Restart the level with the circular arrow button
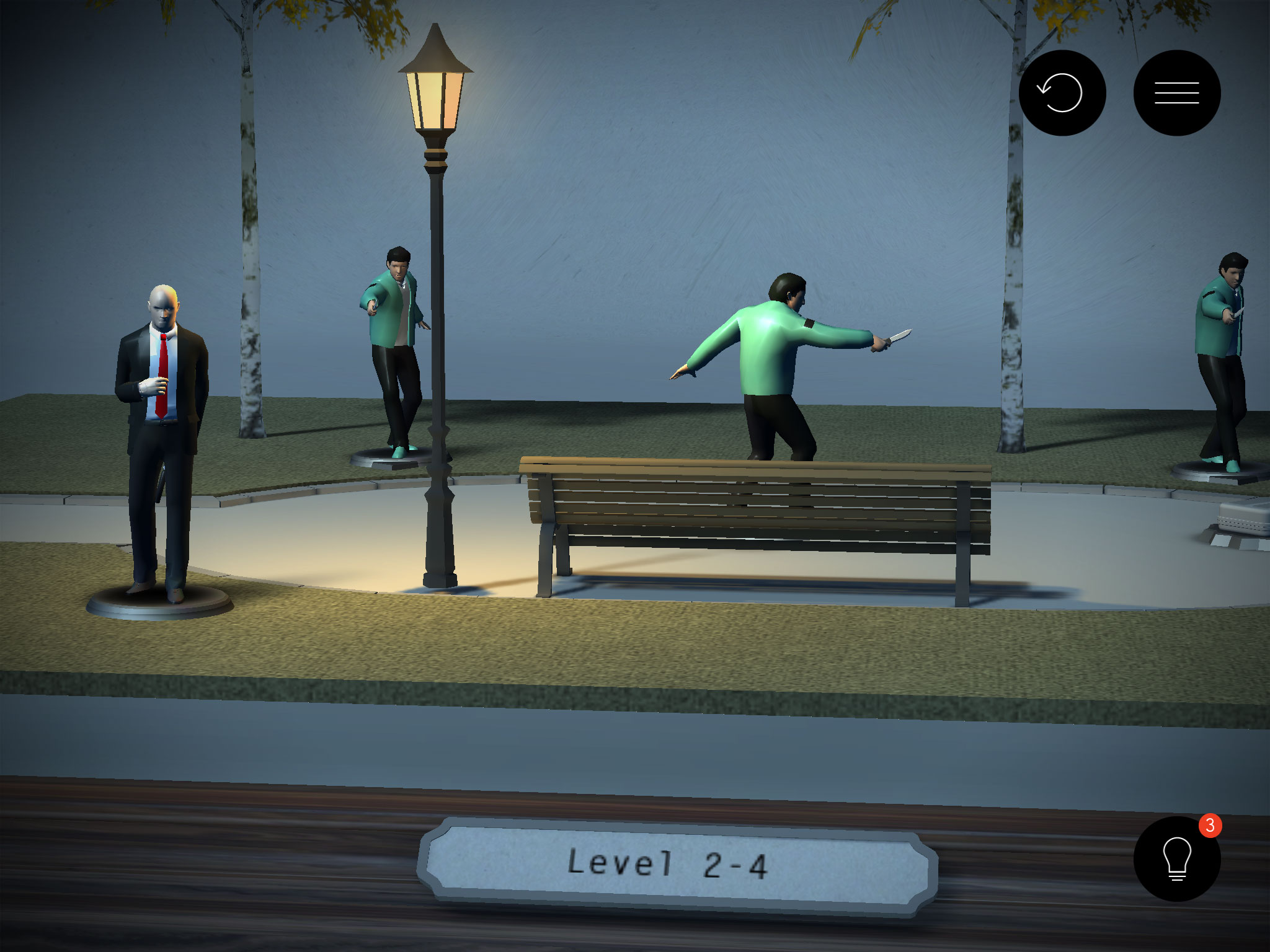The image size is (1270, 952). [1062, 93]
